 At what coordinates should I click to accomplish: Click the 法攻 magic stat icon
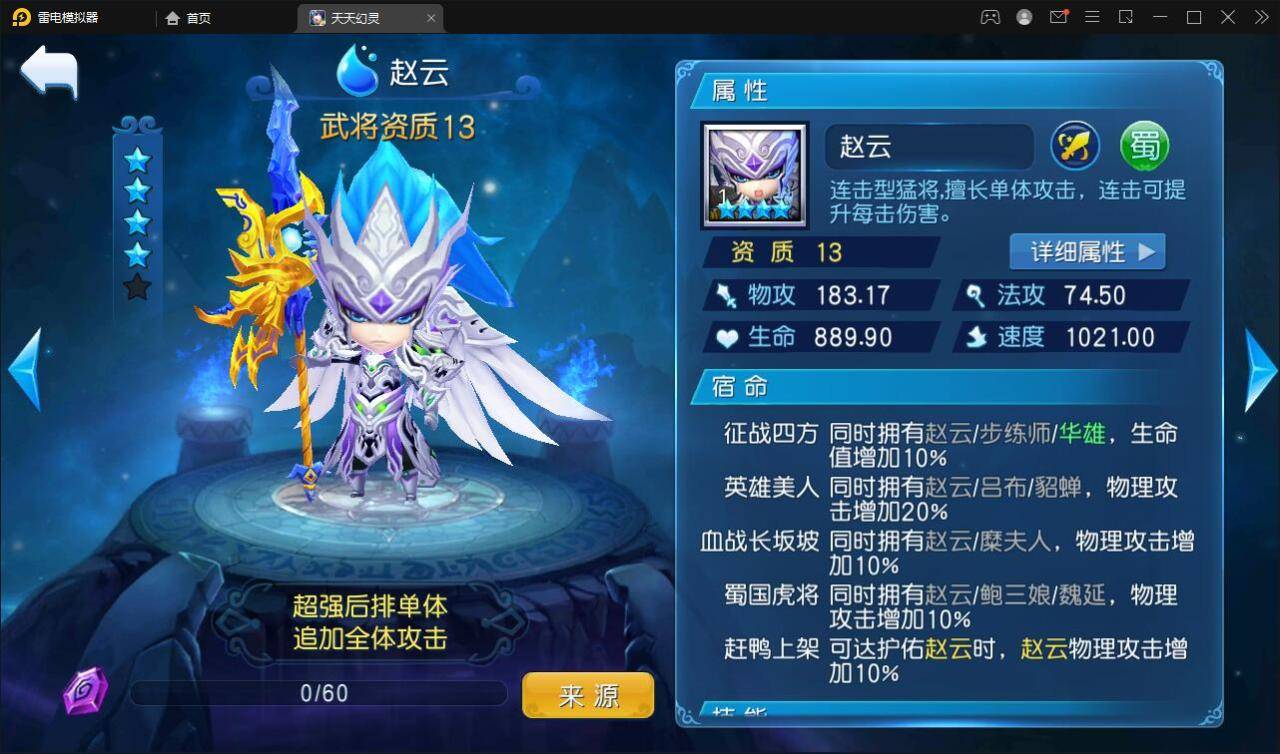(x=973, y=295)
